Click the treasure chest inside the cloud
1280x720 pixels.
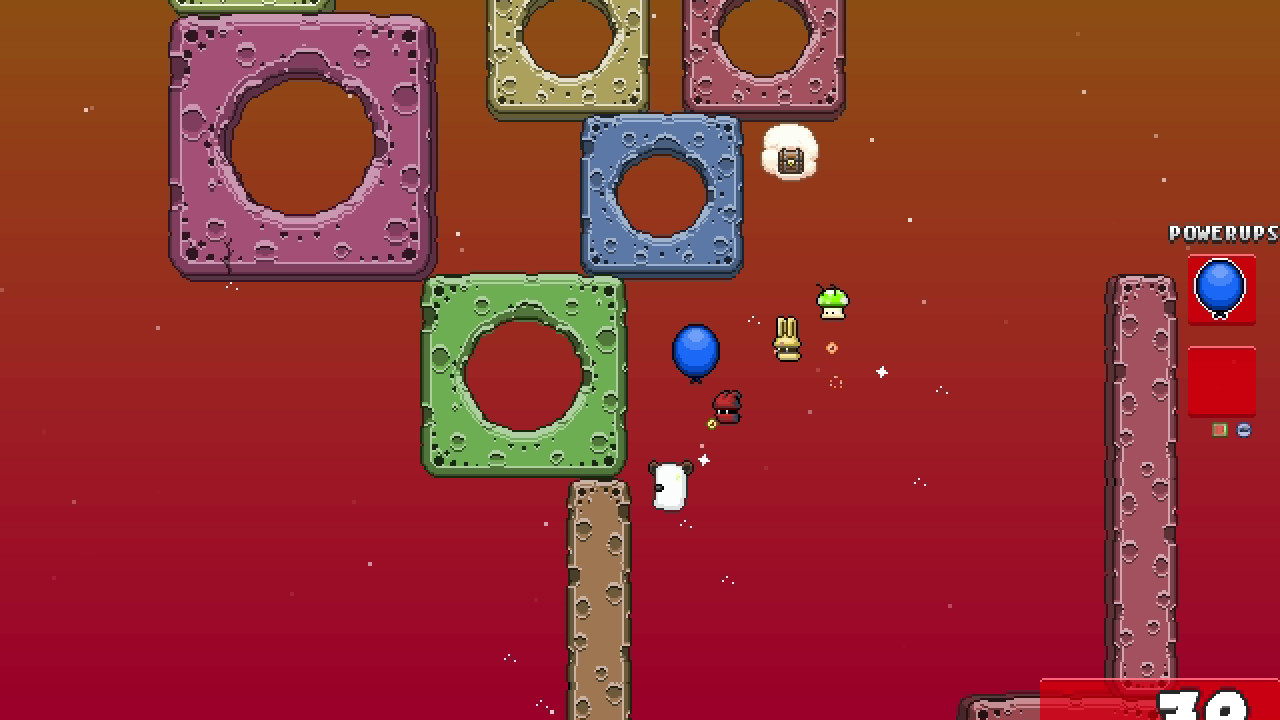pyautogui.click(x=790, y=157)
